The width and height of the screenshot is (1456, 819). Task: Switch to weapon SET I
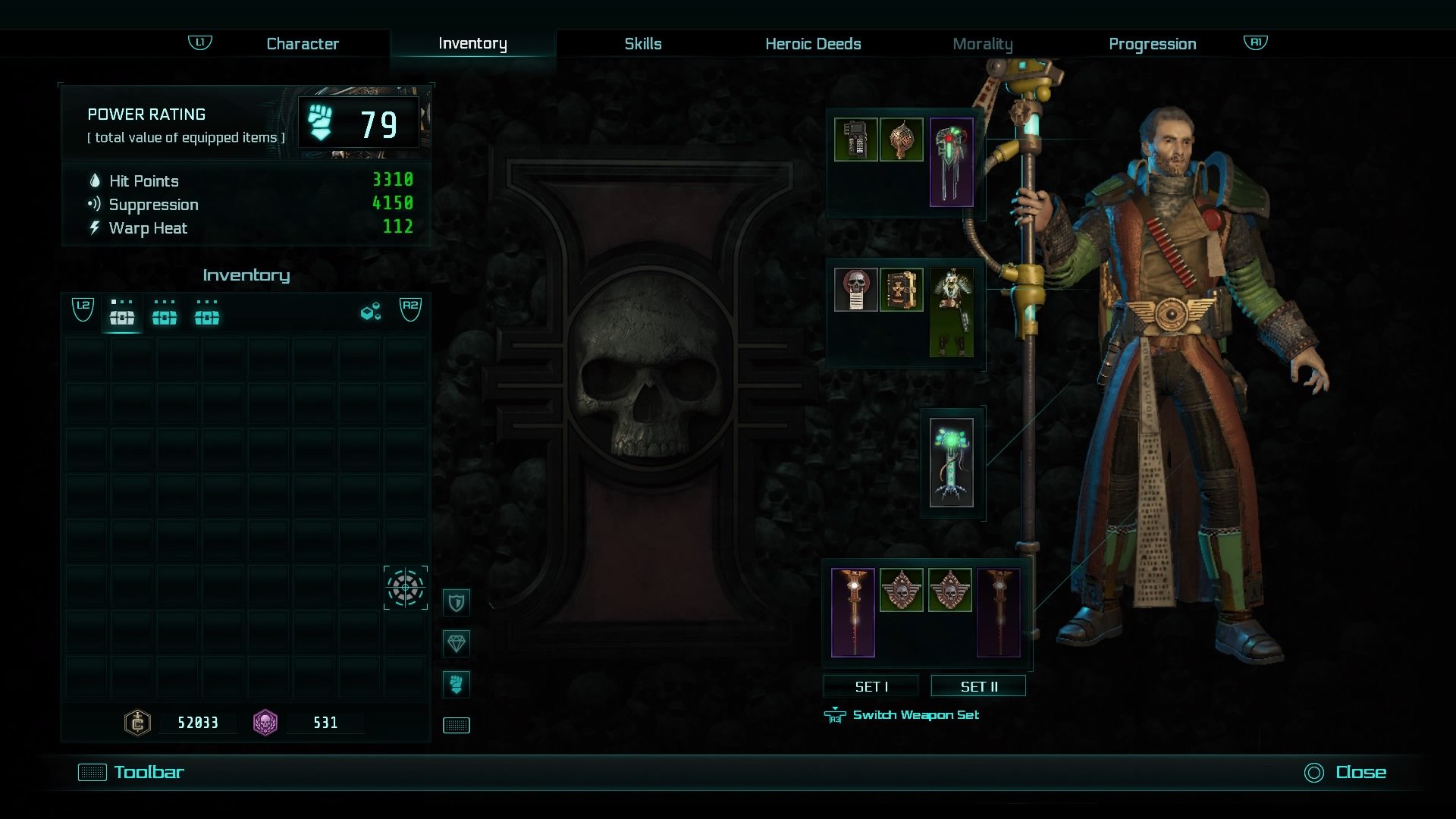871,686
